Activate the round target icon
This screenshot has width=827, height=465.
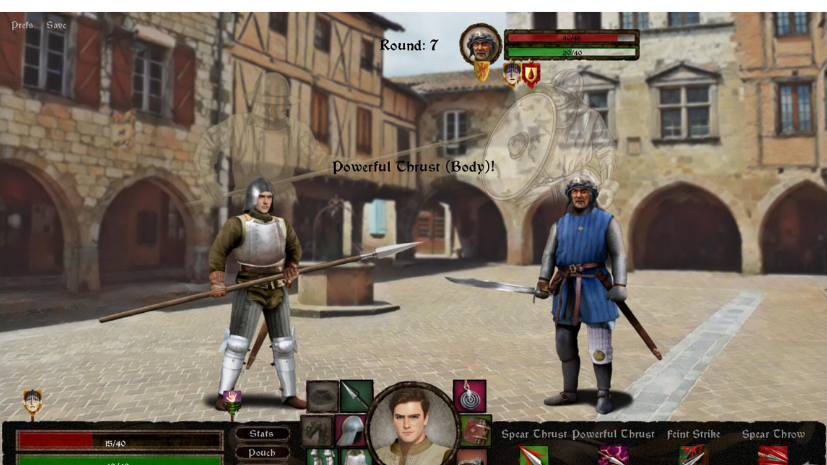(469, 396)
